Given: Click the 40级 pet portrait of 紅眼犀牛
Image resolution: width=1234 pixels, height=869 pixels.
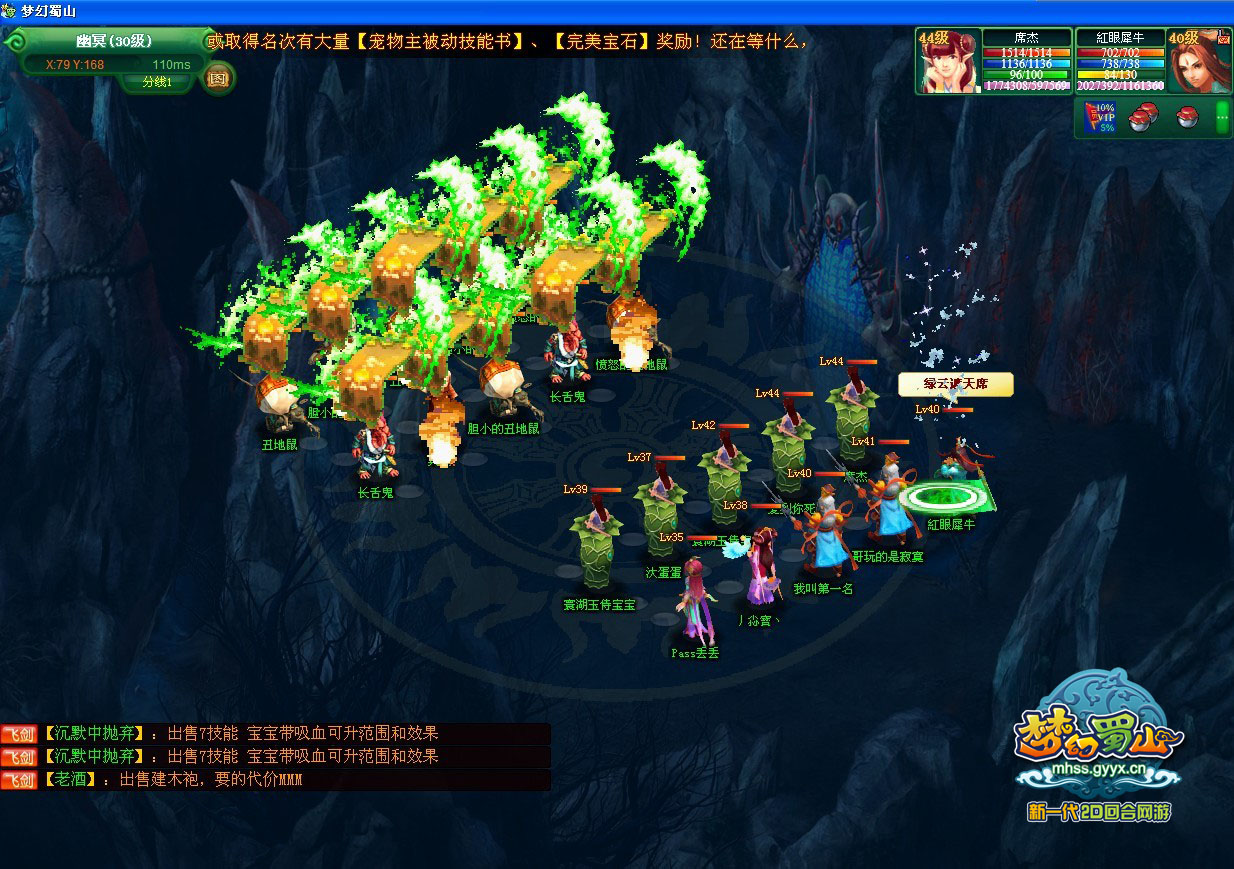Looking at the screenshot, I should pyautogui.click(x=1198, y=64).
